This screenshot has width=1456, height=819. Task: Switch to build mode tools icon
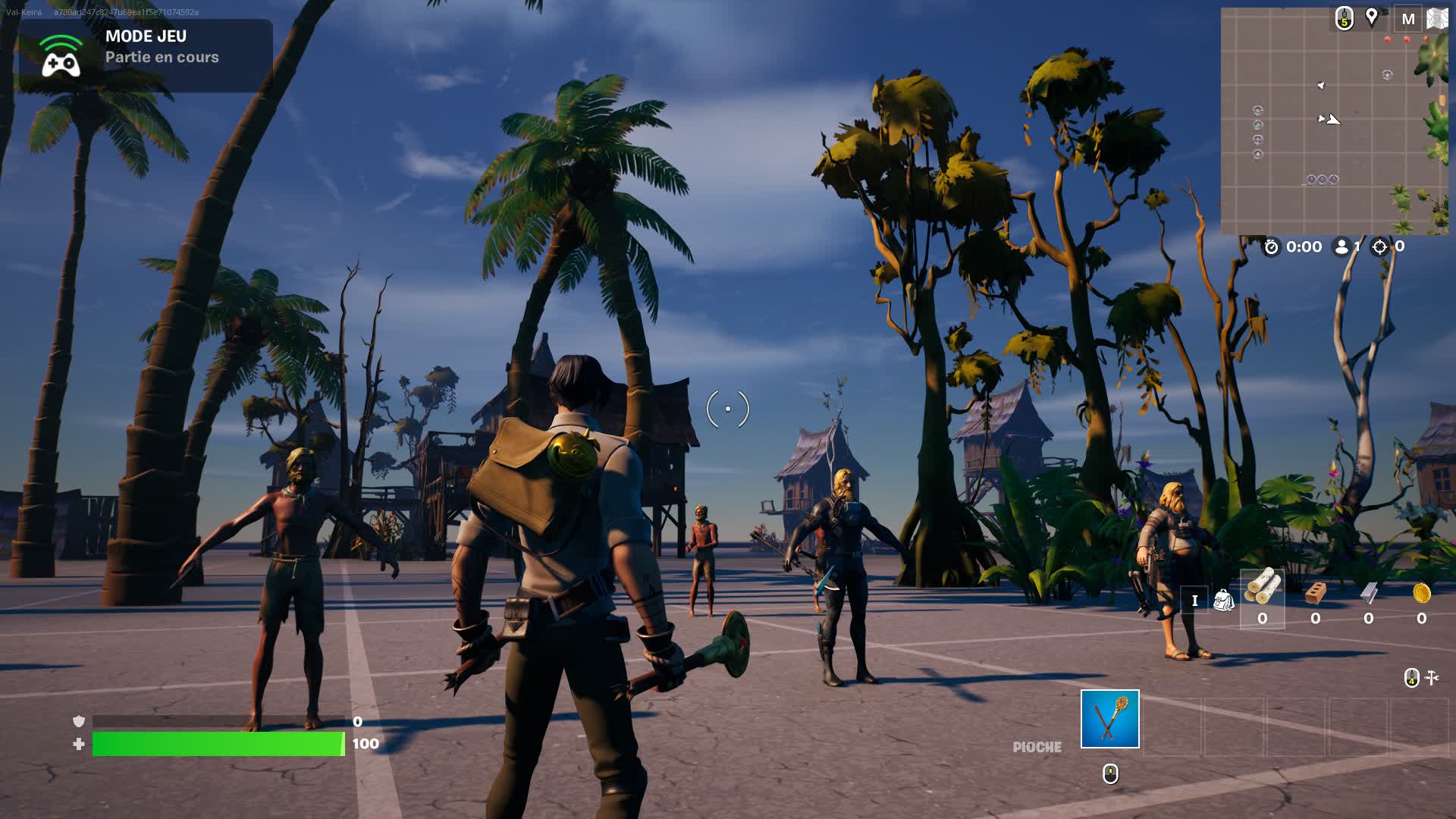pyautogui.click(x=1432, y=677)
